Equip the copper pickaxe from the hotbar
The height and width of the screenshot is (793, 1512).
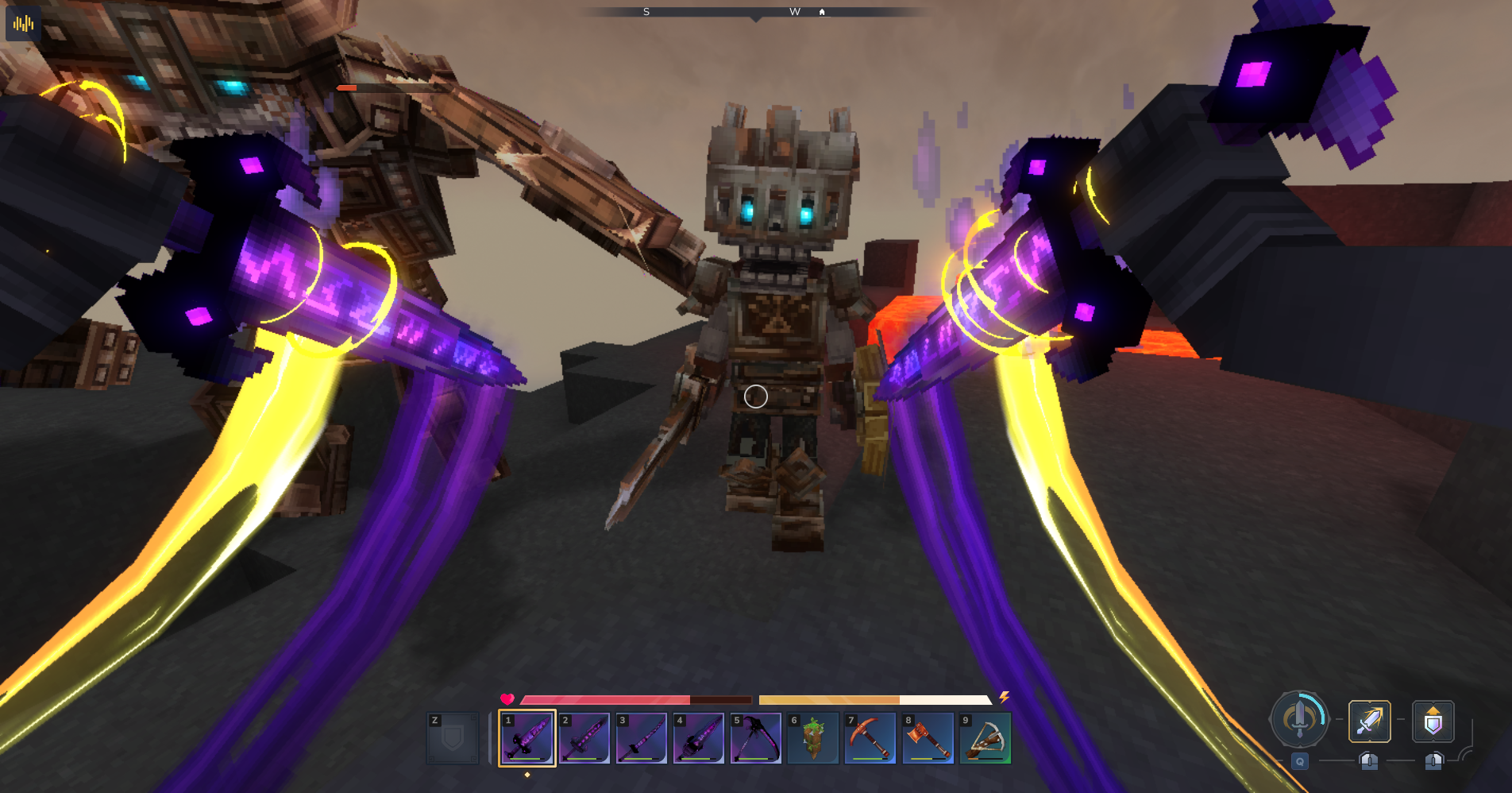click(x=870, y=738)
